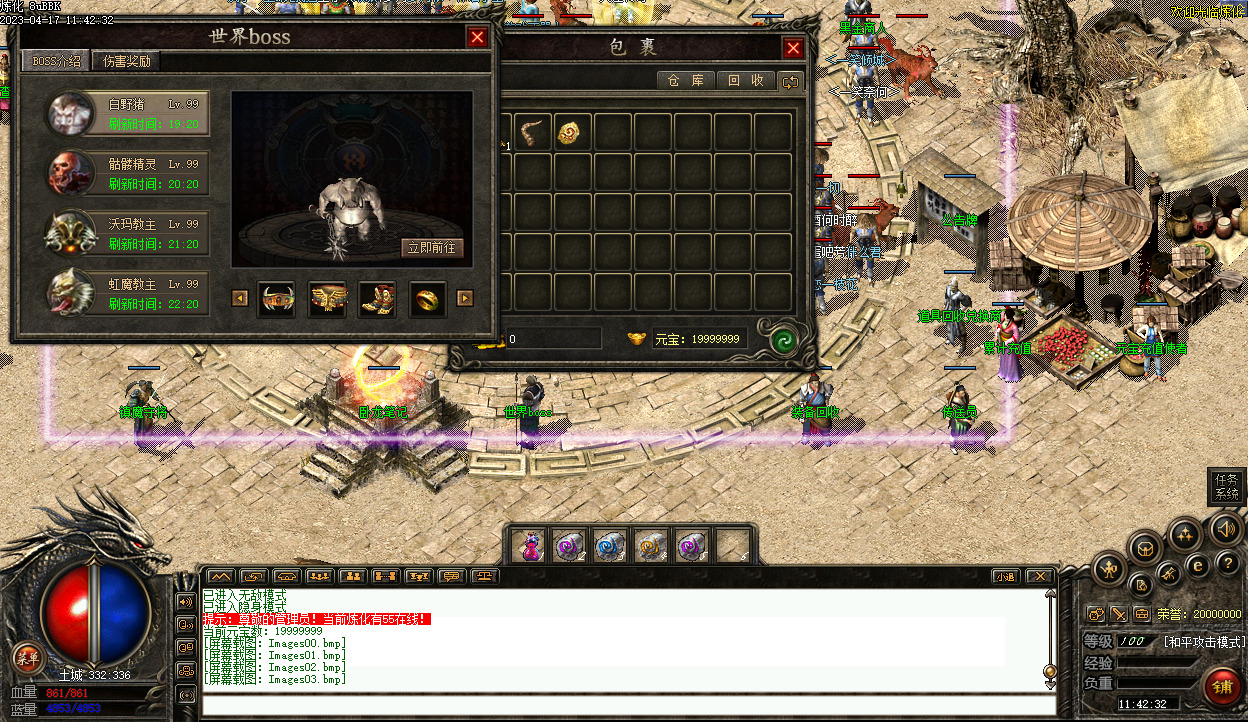1248x722 pixels.
Task: Inspect the boots reward icon
Action: pyautogui.click(x=377, y=298)
